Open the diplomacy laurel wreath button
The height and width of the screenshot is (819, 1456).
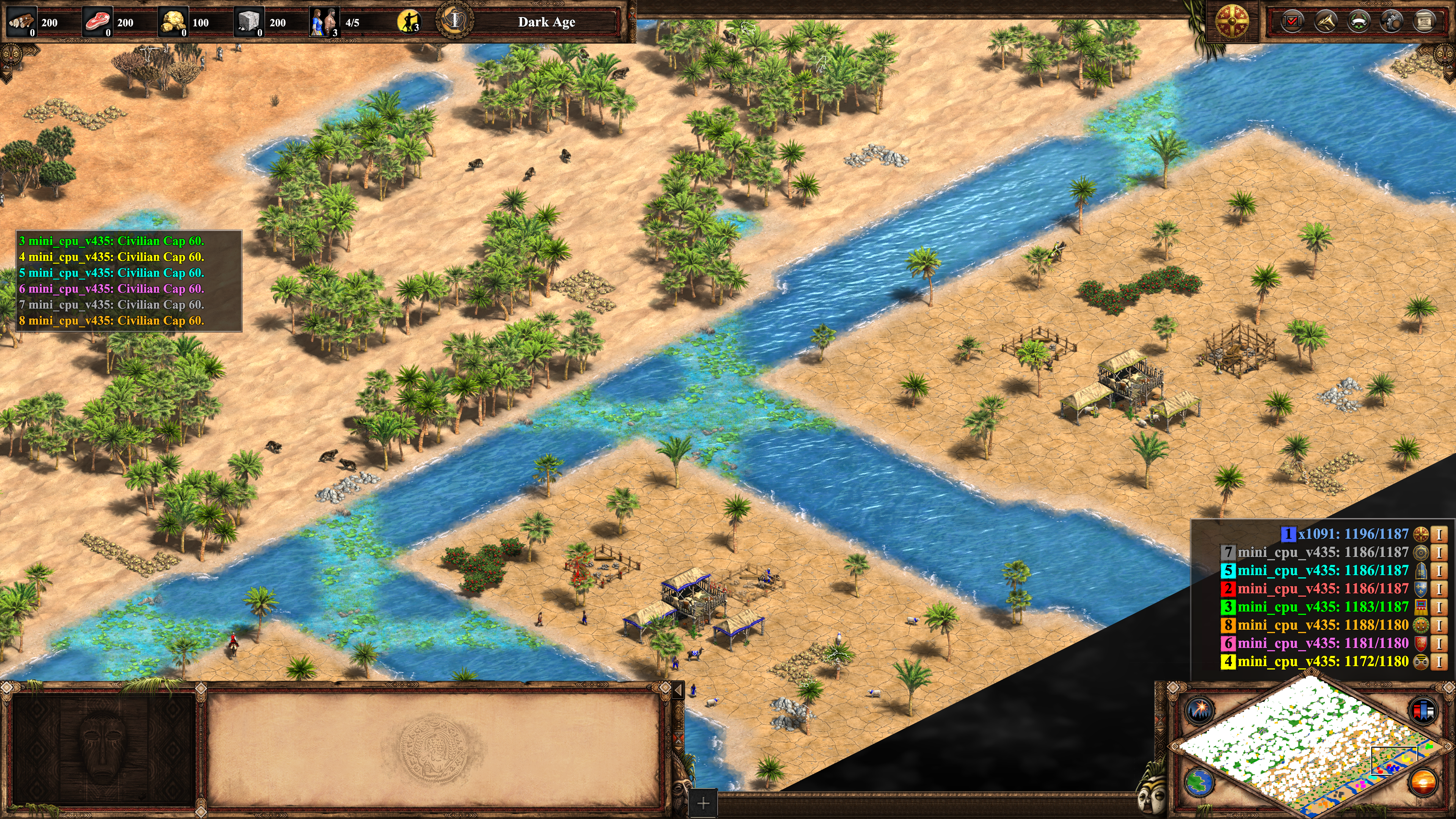pos(1359,22)
